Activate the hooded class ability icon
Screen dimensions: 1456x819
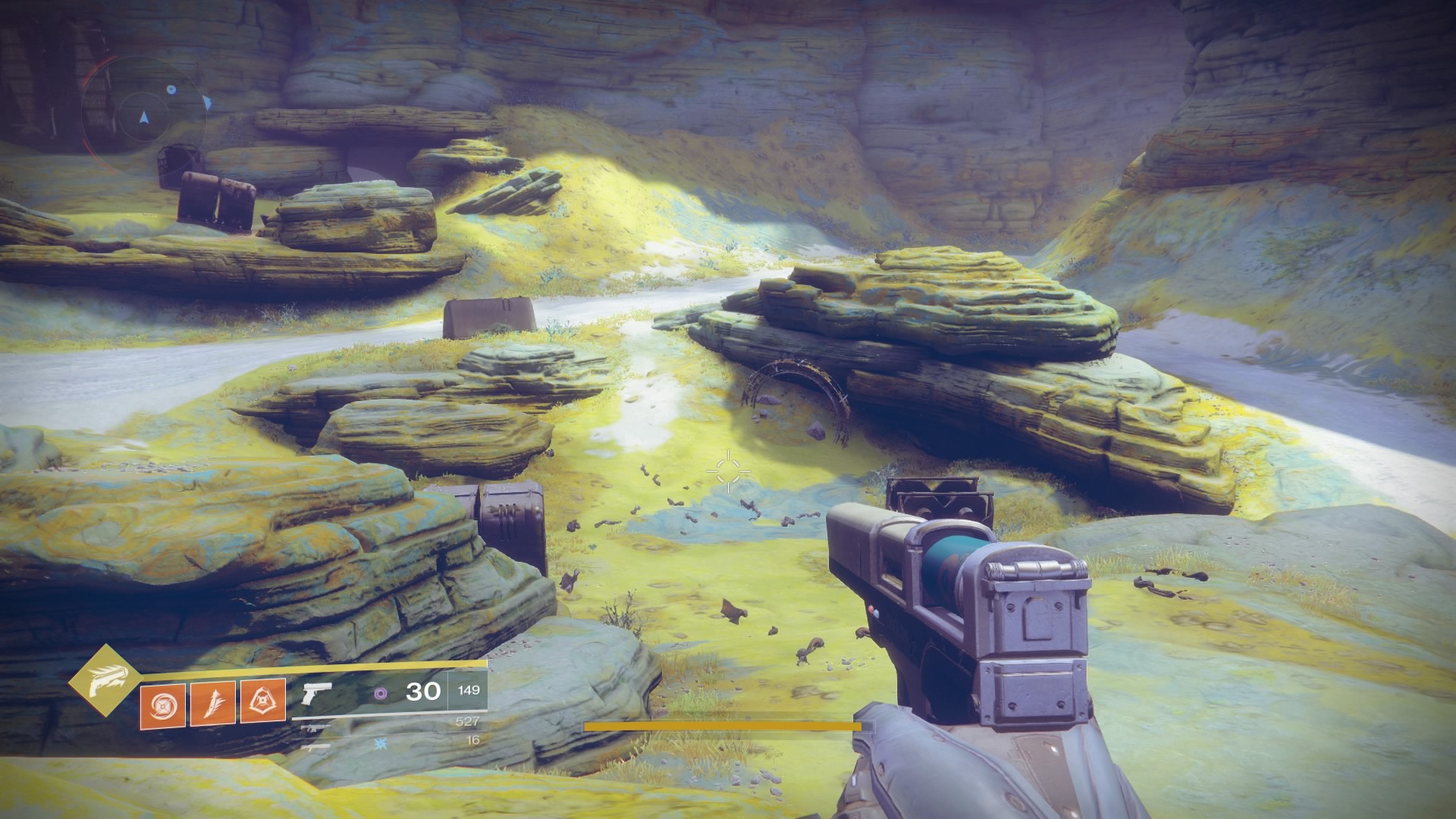click(262, 704)
